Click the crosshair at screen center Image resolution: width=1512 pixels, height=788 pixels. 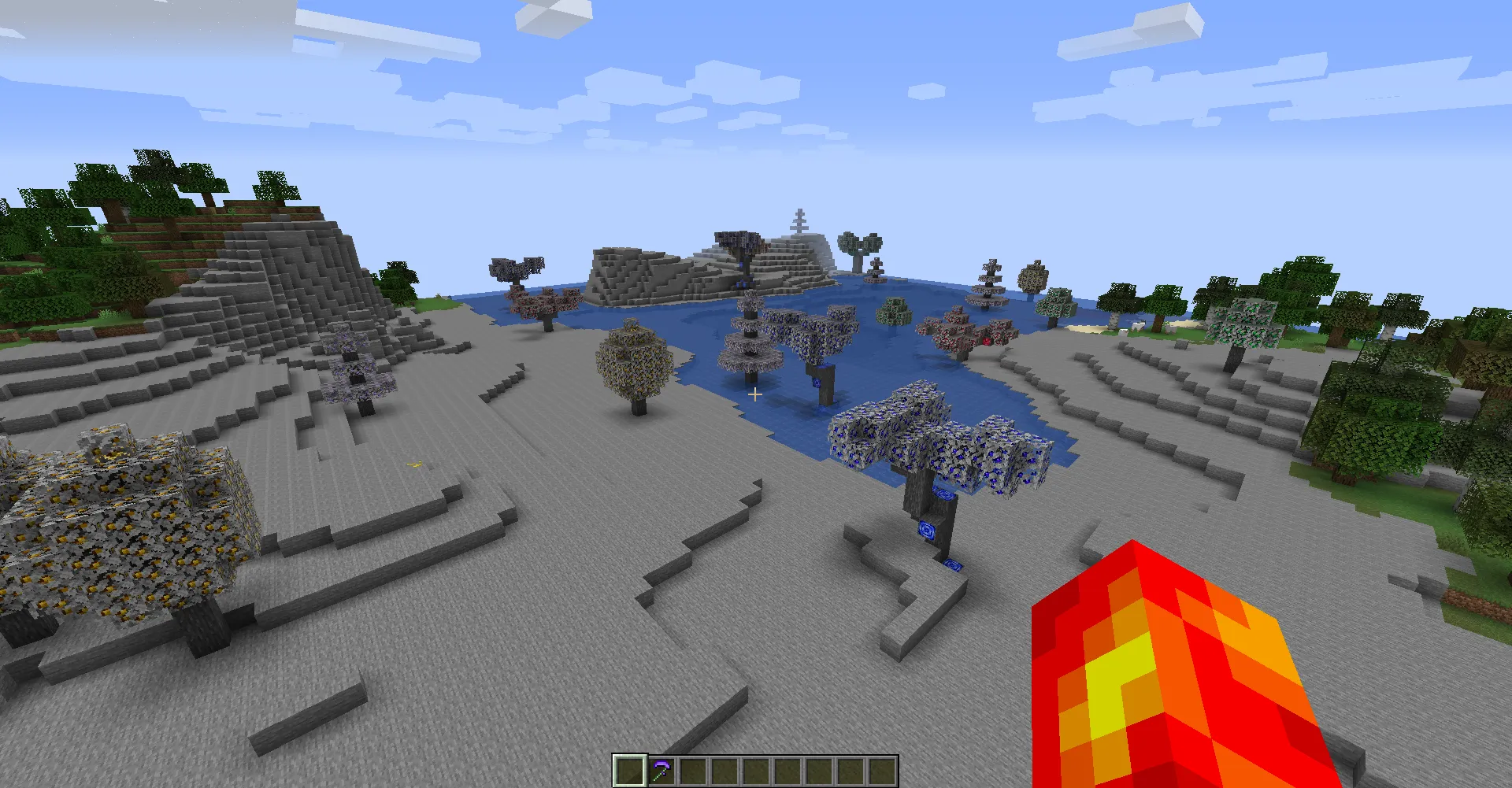click(x=754, y=394)
